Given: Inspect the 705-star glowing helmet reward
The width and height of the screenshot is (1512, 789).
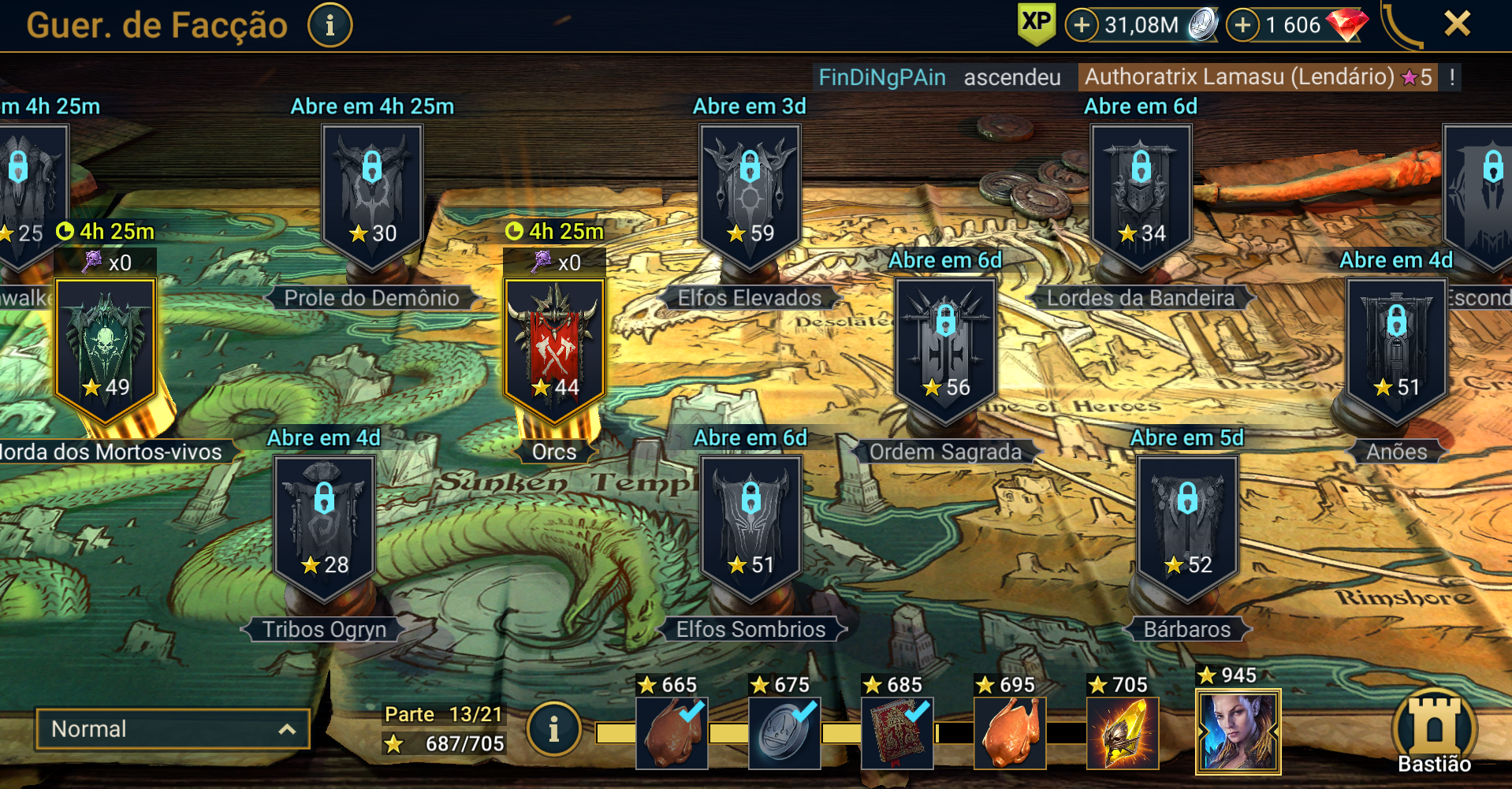Looking at the screenshot, I should tap(1123, 733).
